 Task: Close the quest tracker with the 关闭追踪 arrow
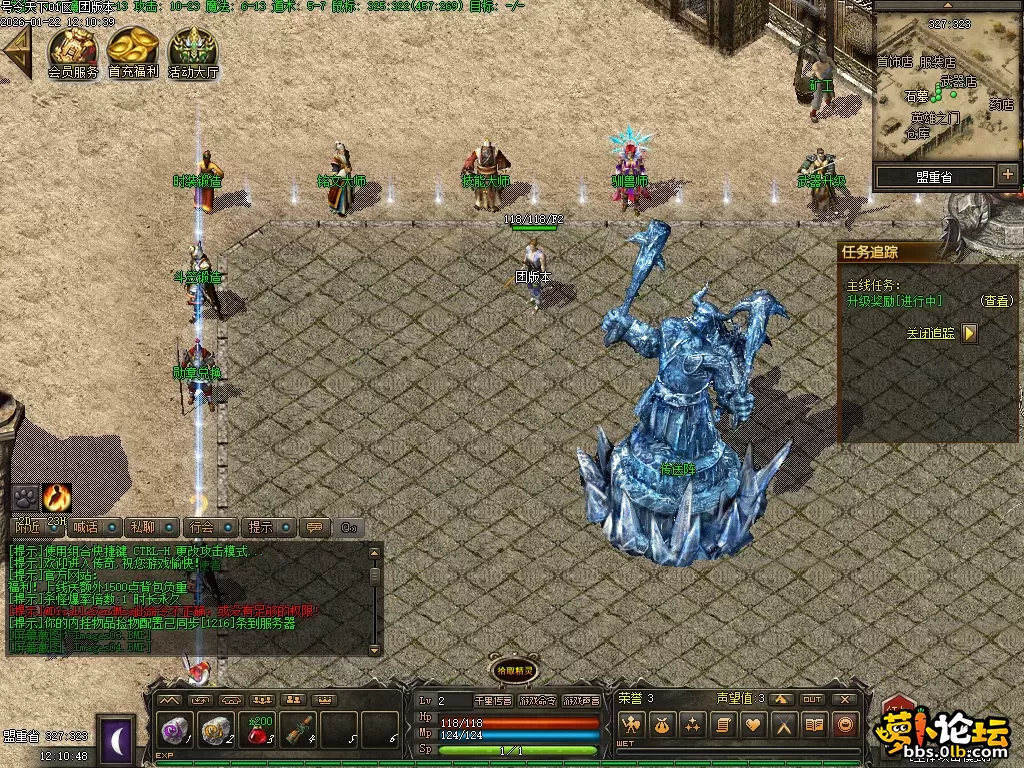tap(969, 333)
